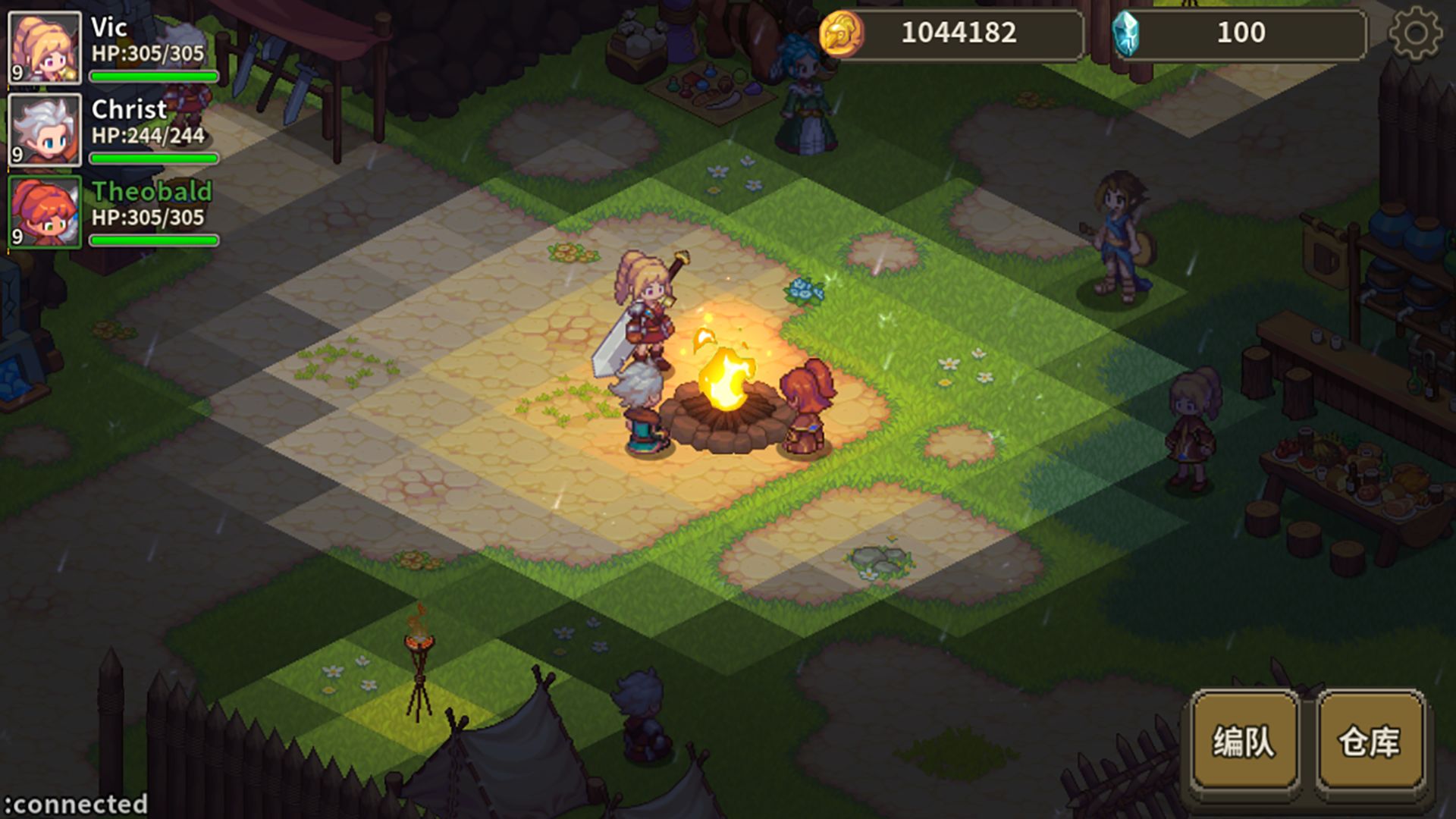
Task: Open the 仓库 warehouse storage
Action: pos(1370,741)
